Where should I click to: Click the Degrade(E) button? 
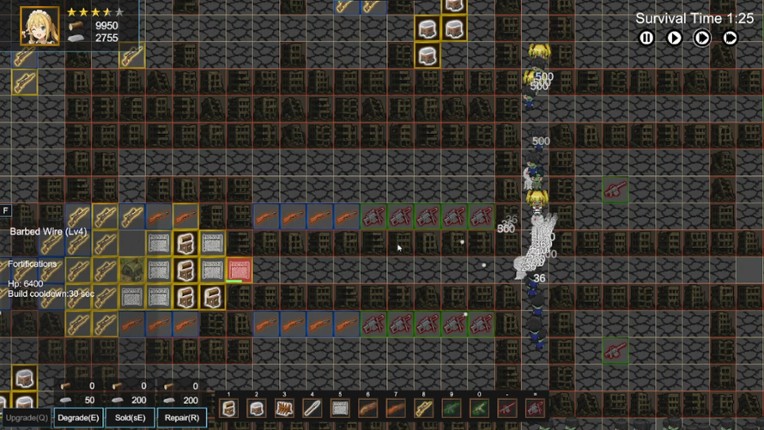click(77, 417)
